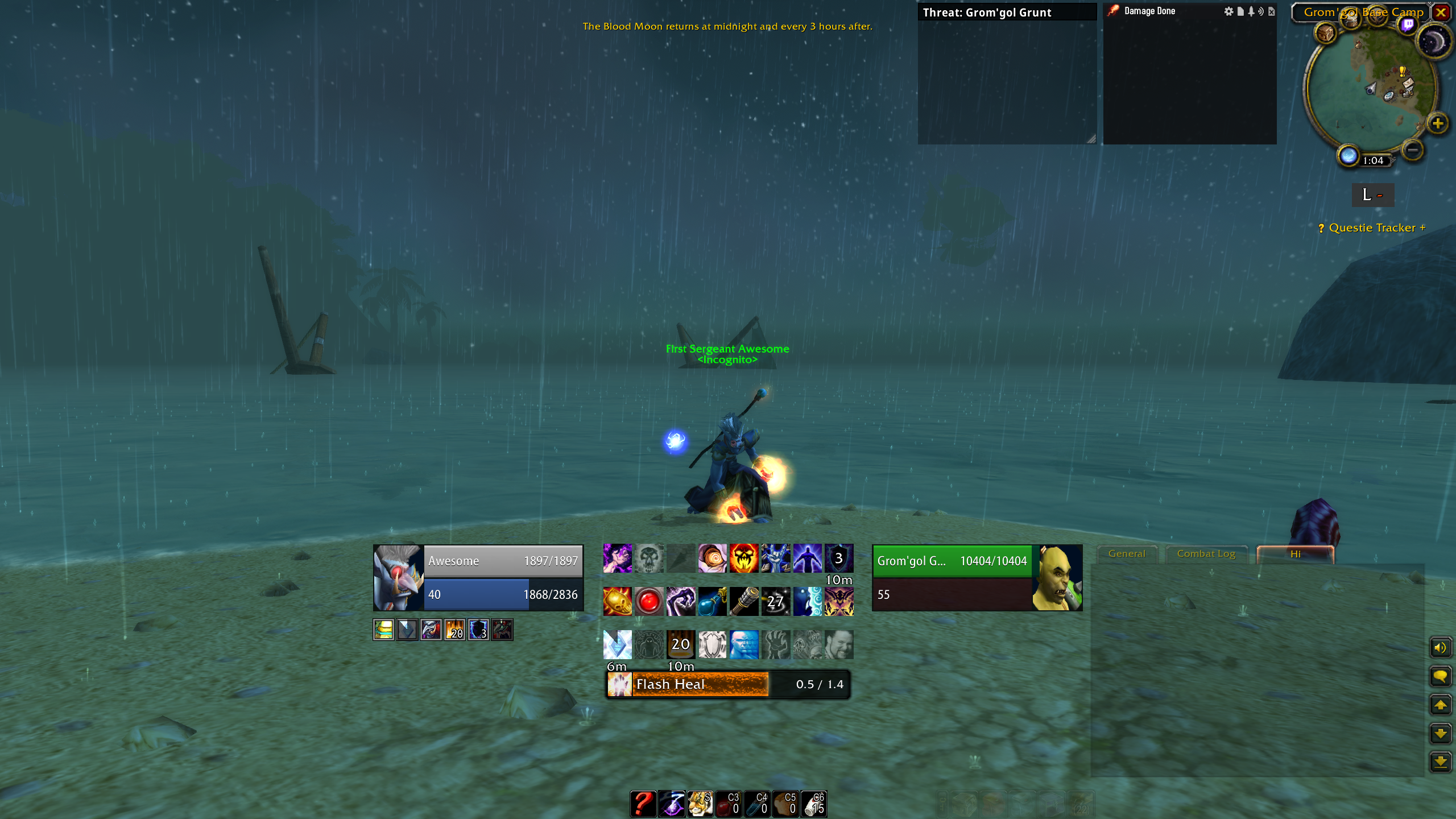Zoom in the minimap with plus button

(1437, 123)
